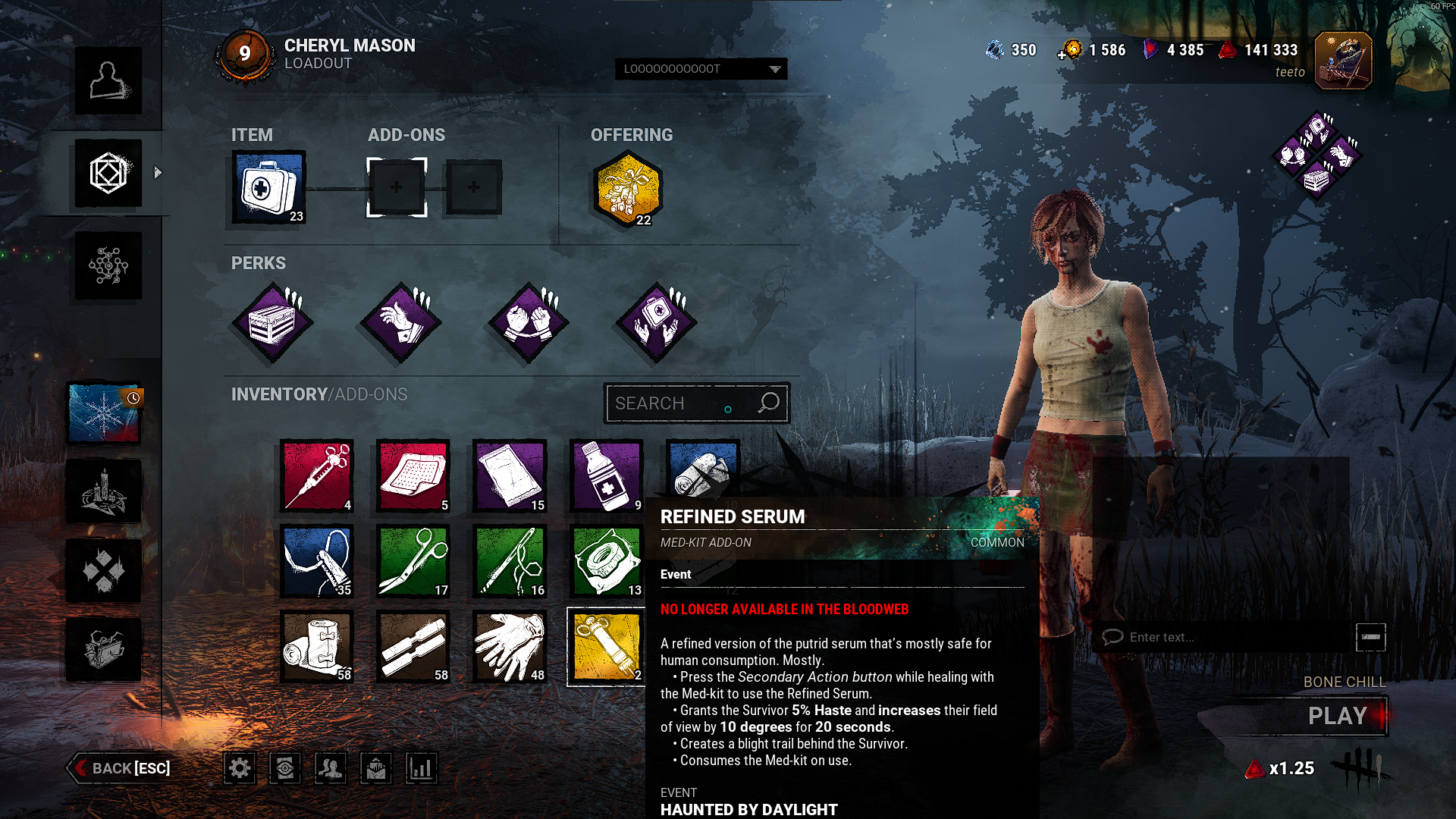
Task: Start the match with PLAY
Action: (x=1335, y=716)
